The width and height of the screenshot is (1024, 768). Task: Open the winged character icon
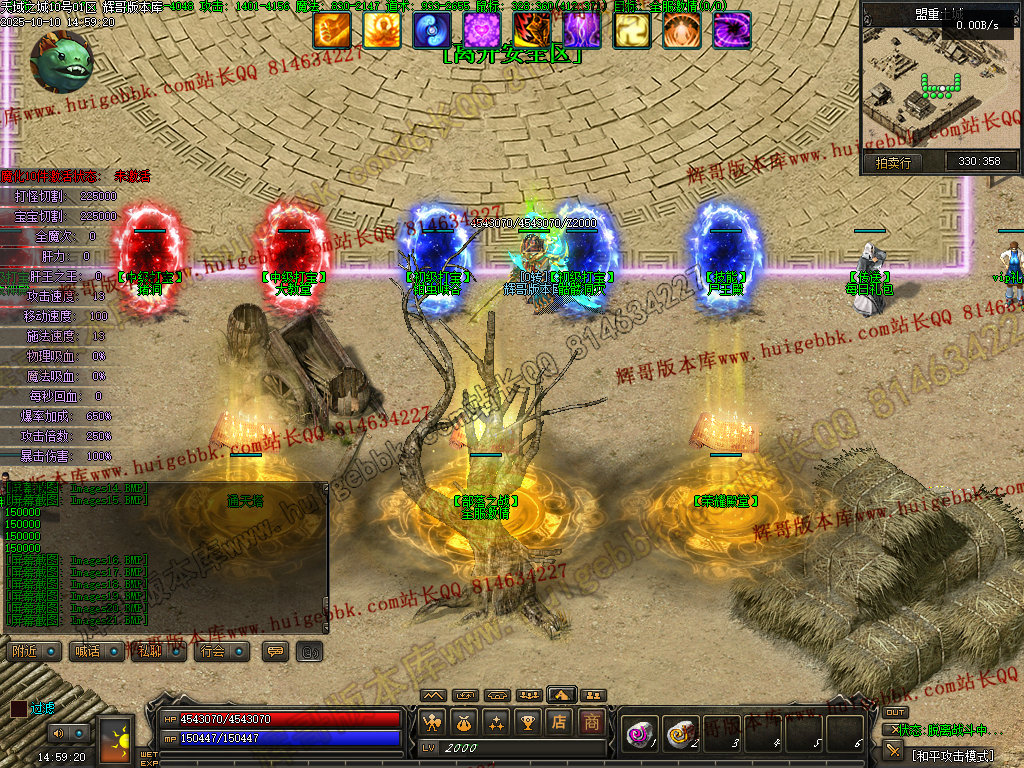pos(431,722)
